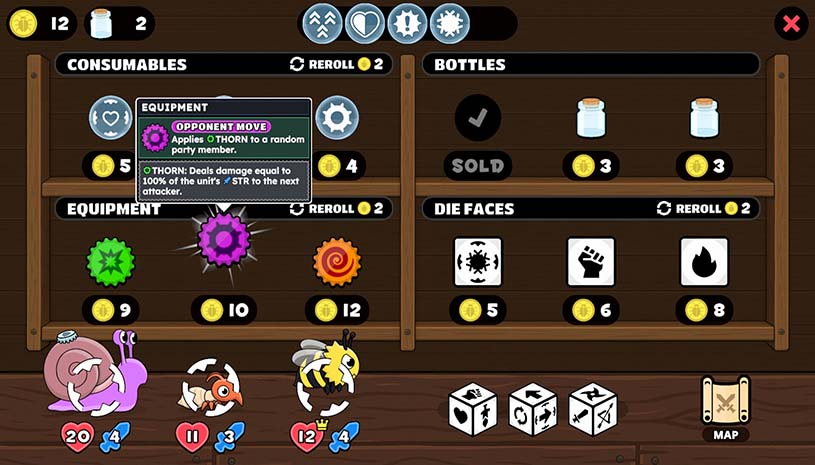Click the triple up-arrows status icon
Viewport: 815px width, 465px height.
(322, 24)
